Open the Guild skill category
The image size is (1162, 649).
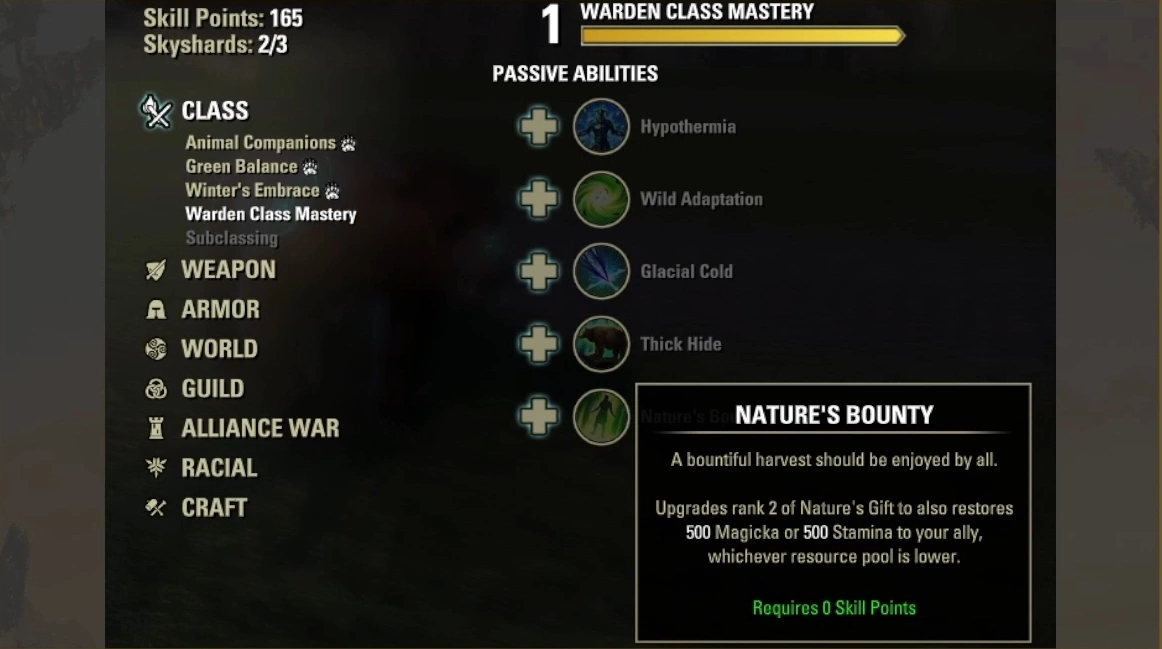pyautogui.click(x=212, y=389)
